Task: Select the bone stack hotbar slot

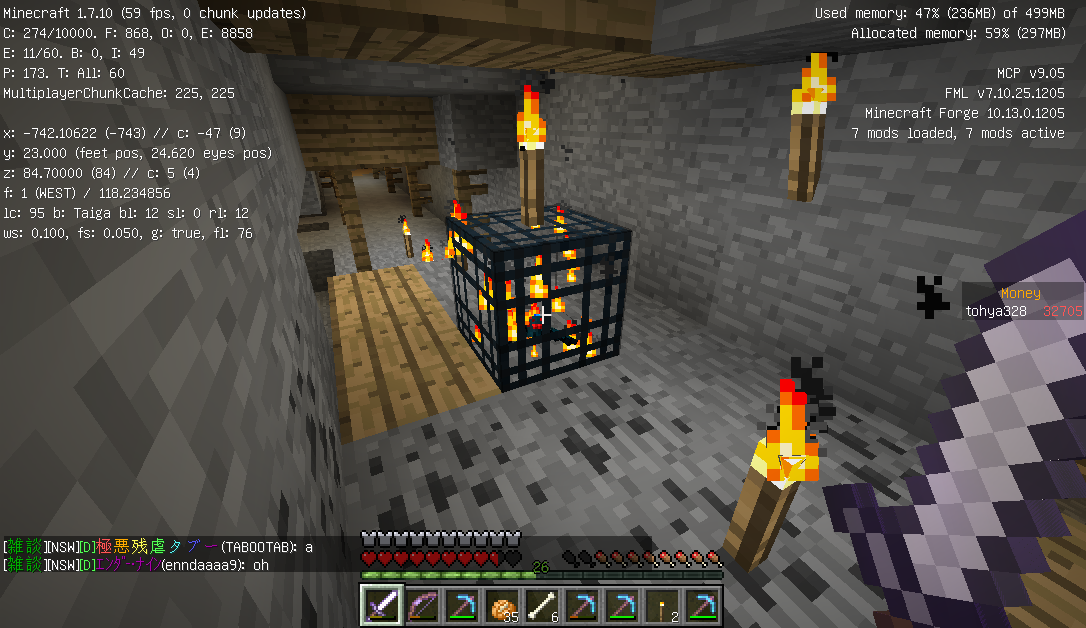Action: [541, 605]
